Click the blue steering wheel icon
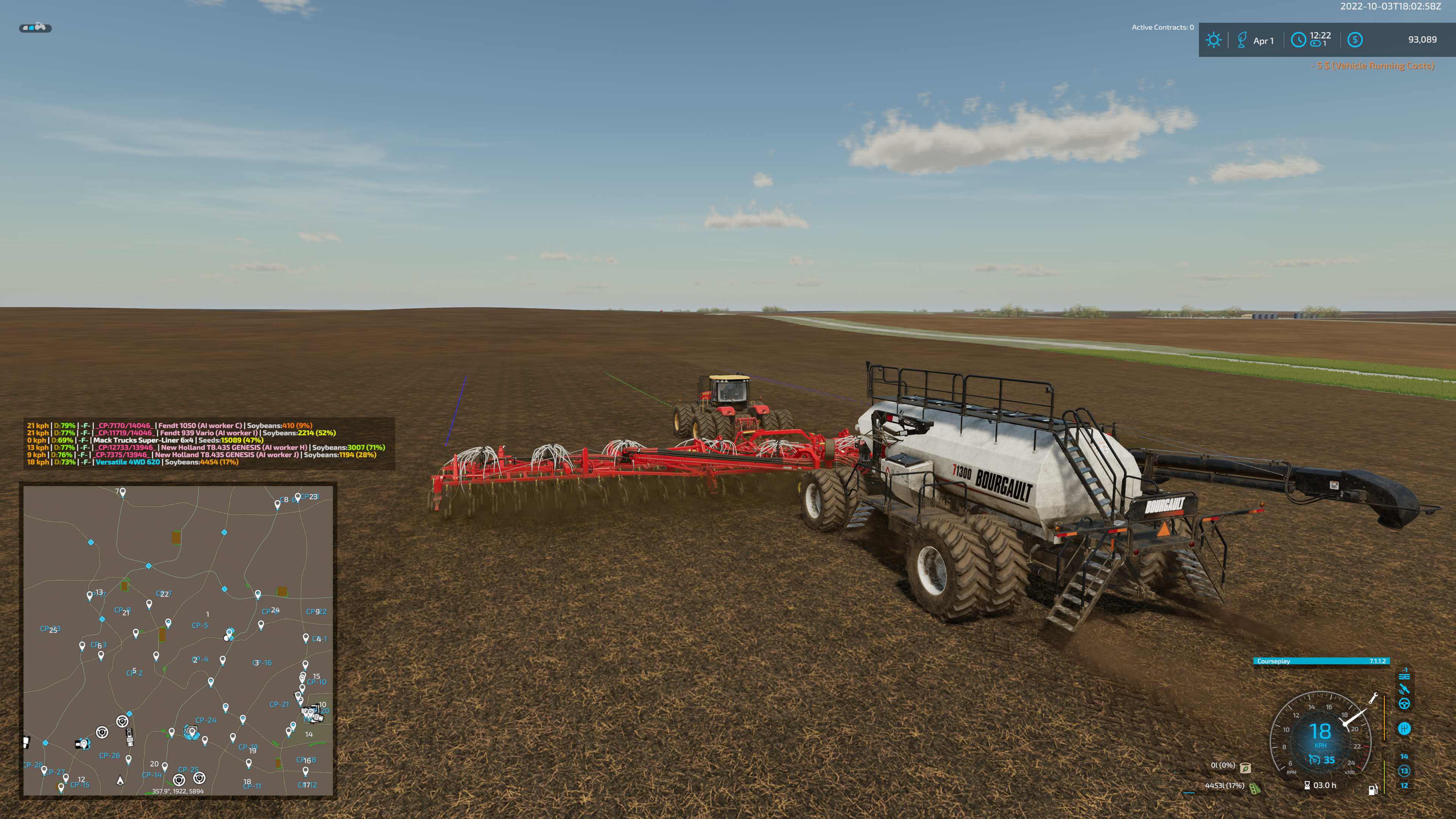 1404,704
